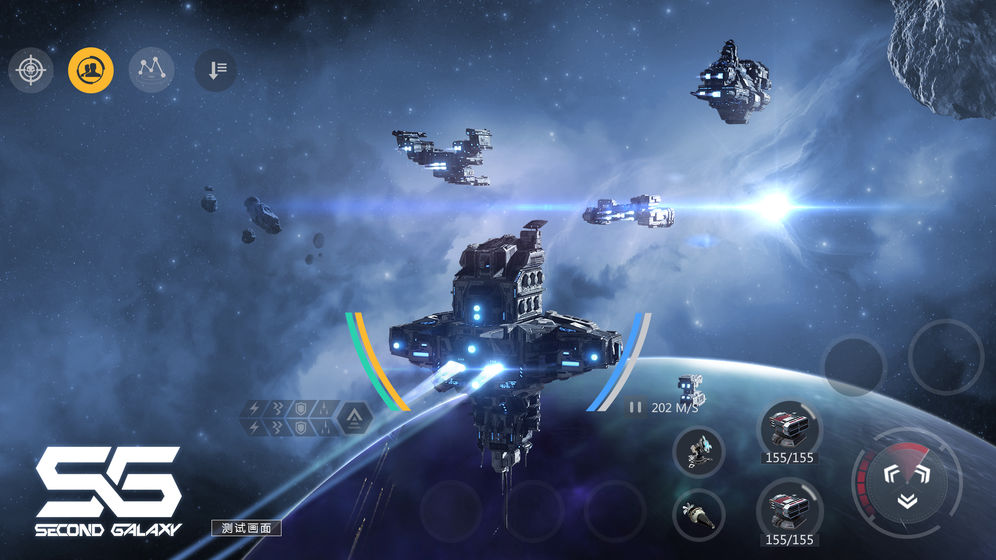Toggle the sort list down-arrow button
This screenshot has width=996, height=560.
216,70
